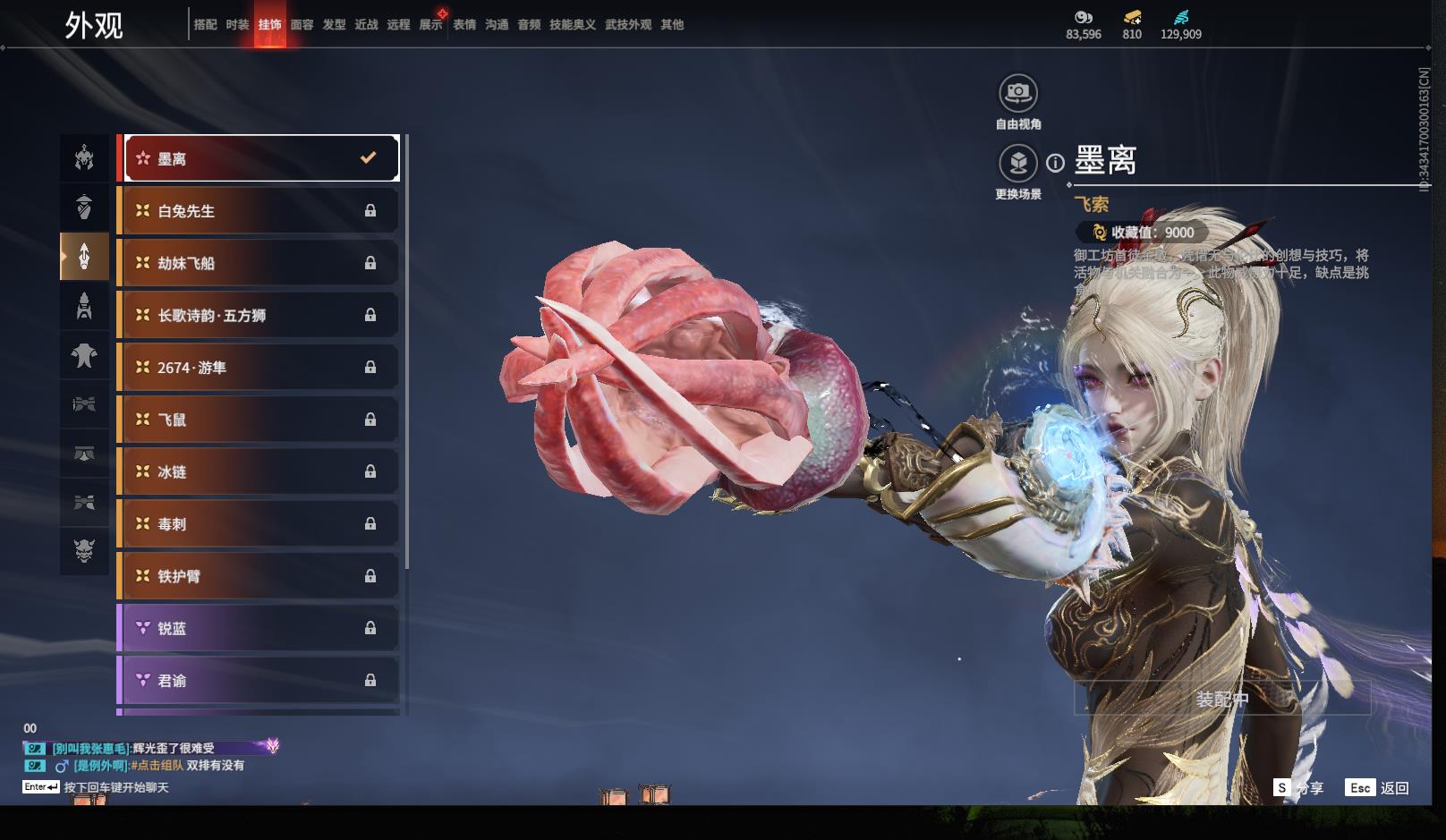This screenshot has height=840, width=1446.
Task: Show info for 墨离 item
Action: click(x=1056, y=163)
